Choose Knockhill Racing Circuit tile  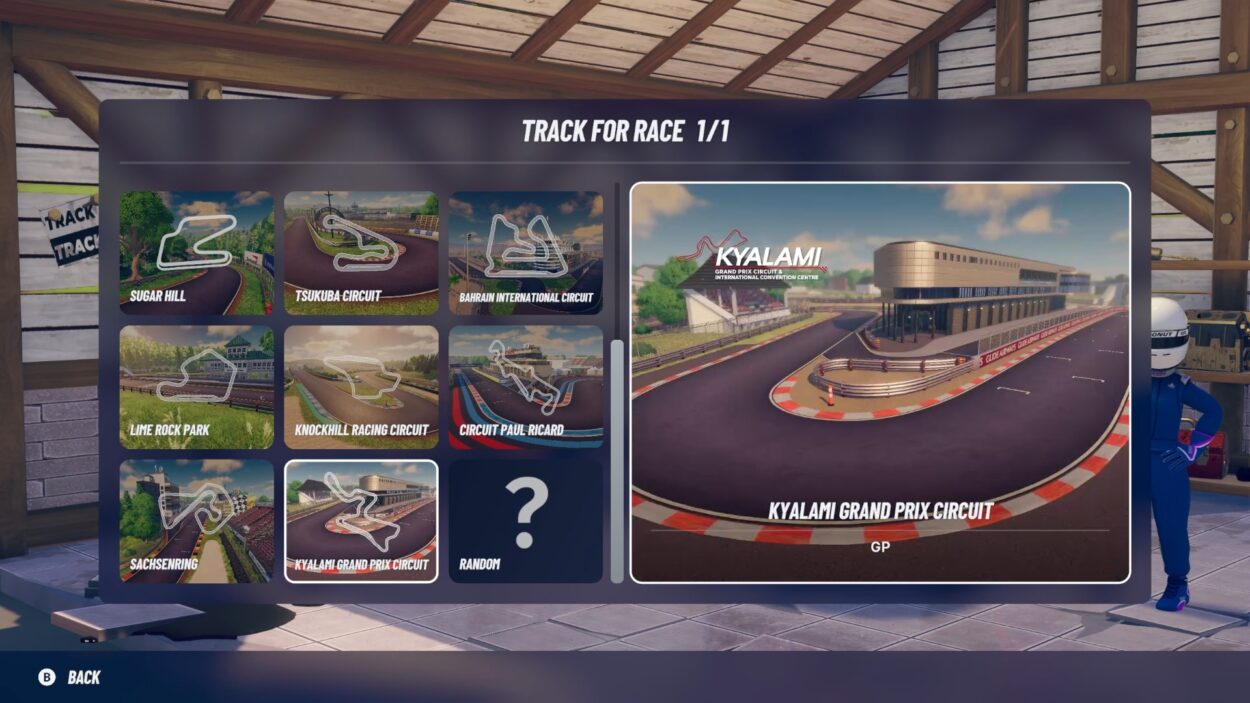click(361, 387)
